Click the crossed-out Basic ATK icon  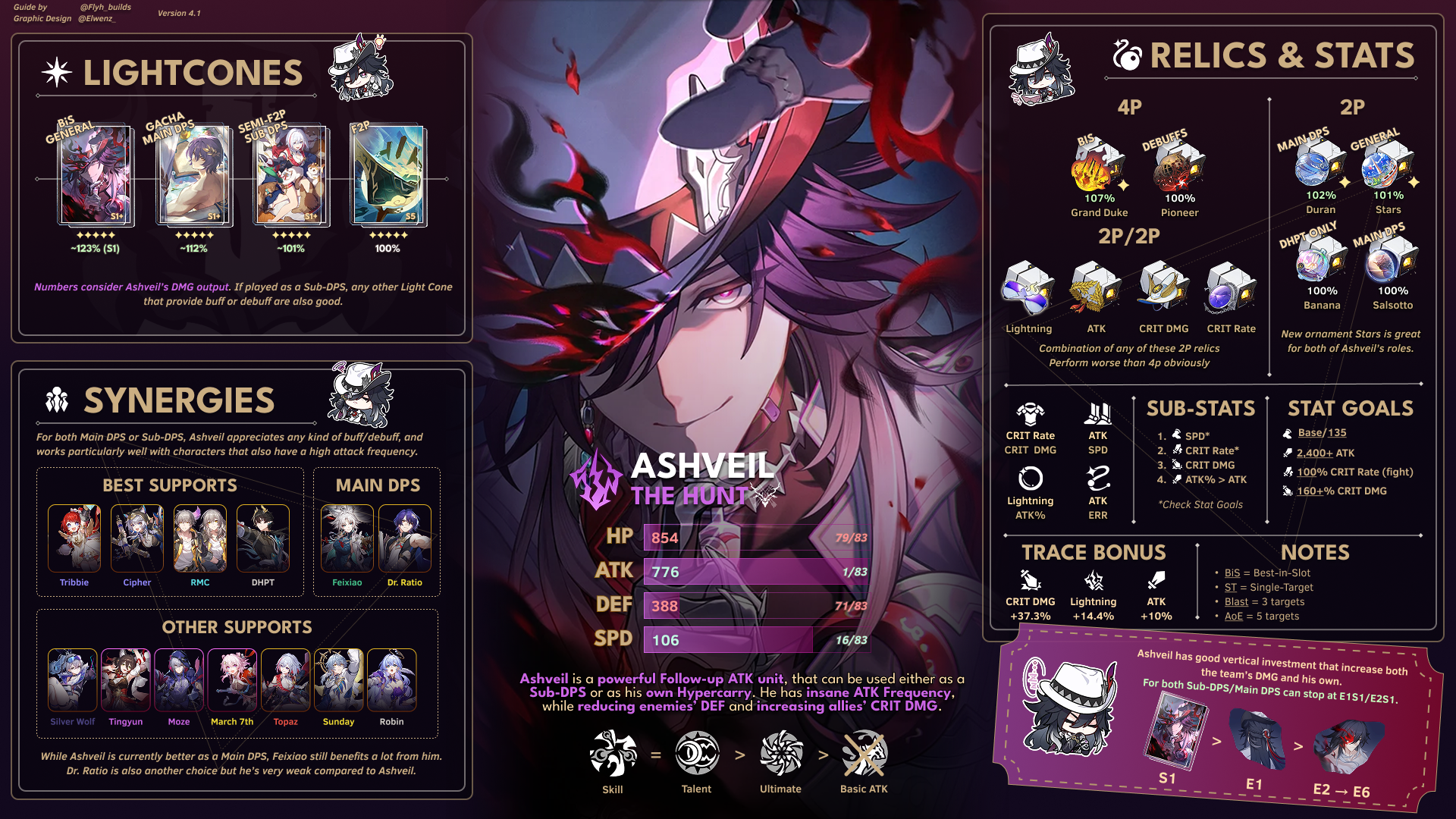pos(864,754)
